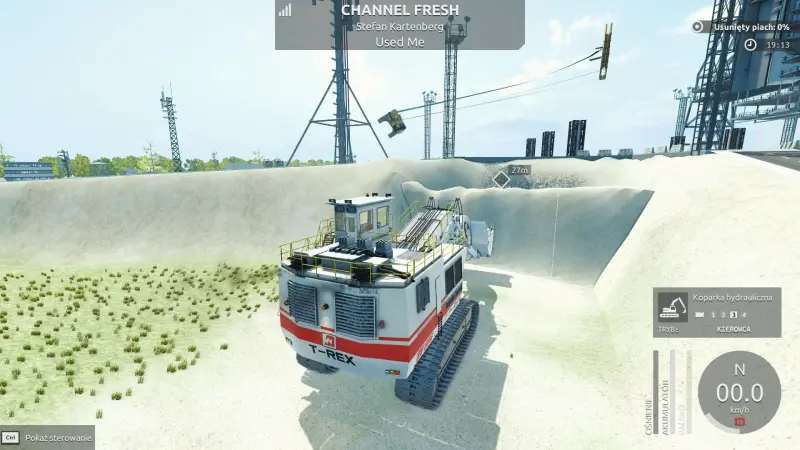Click the 27m waypoint distance marker
This screenshot has width=800, height=450.
coord(519,171)
